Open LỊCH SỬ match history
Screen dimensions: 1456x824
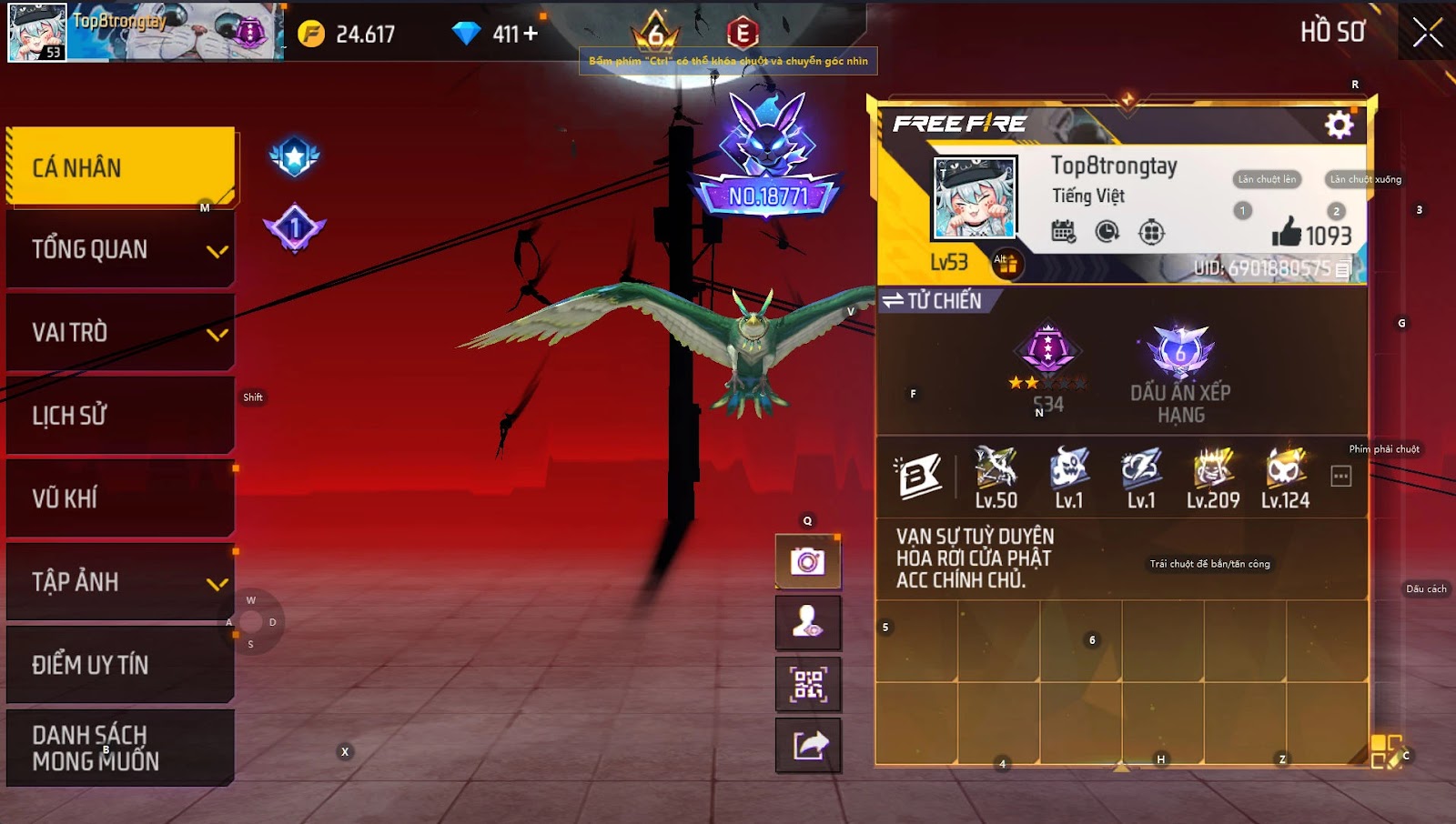pos(120,416)
